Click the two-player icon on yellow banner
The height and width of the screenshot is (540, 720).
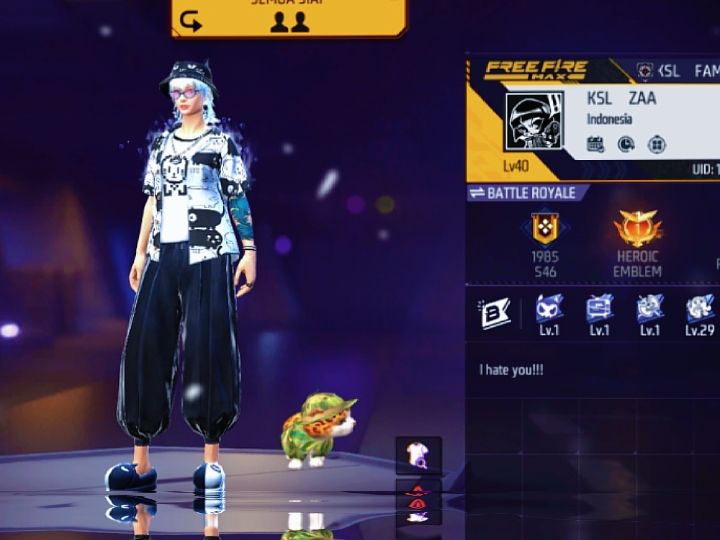click(290, 21)
